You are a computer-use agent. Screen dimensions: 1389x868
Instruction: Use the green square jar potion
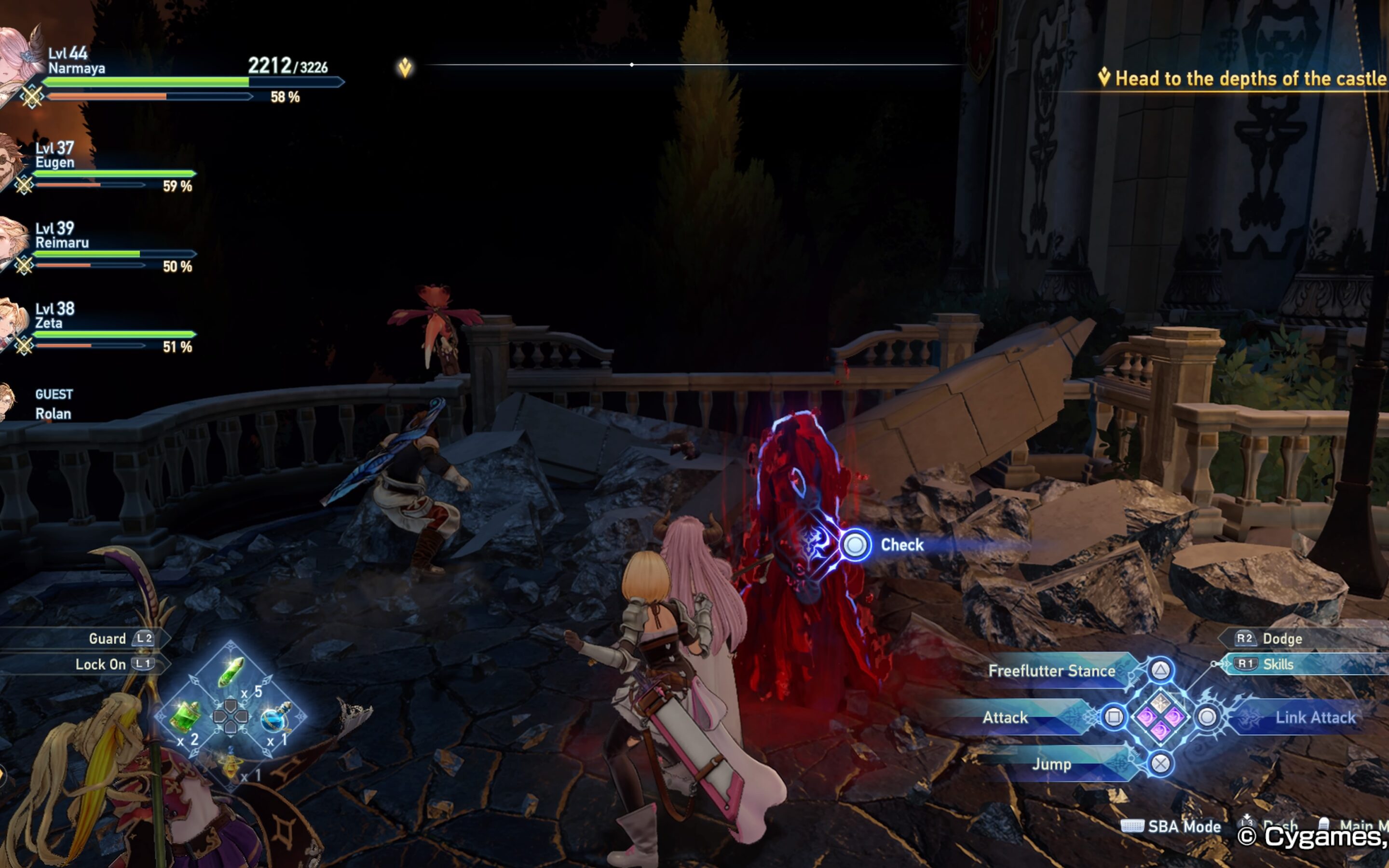pos(185,717)
